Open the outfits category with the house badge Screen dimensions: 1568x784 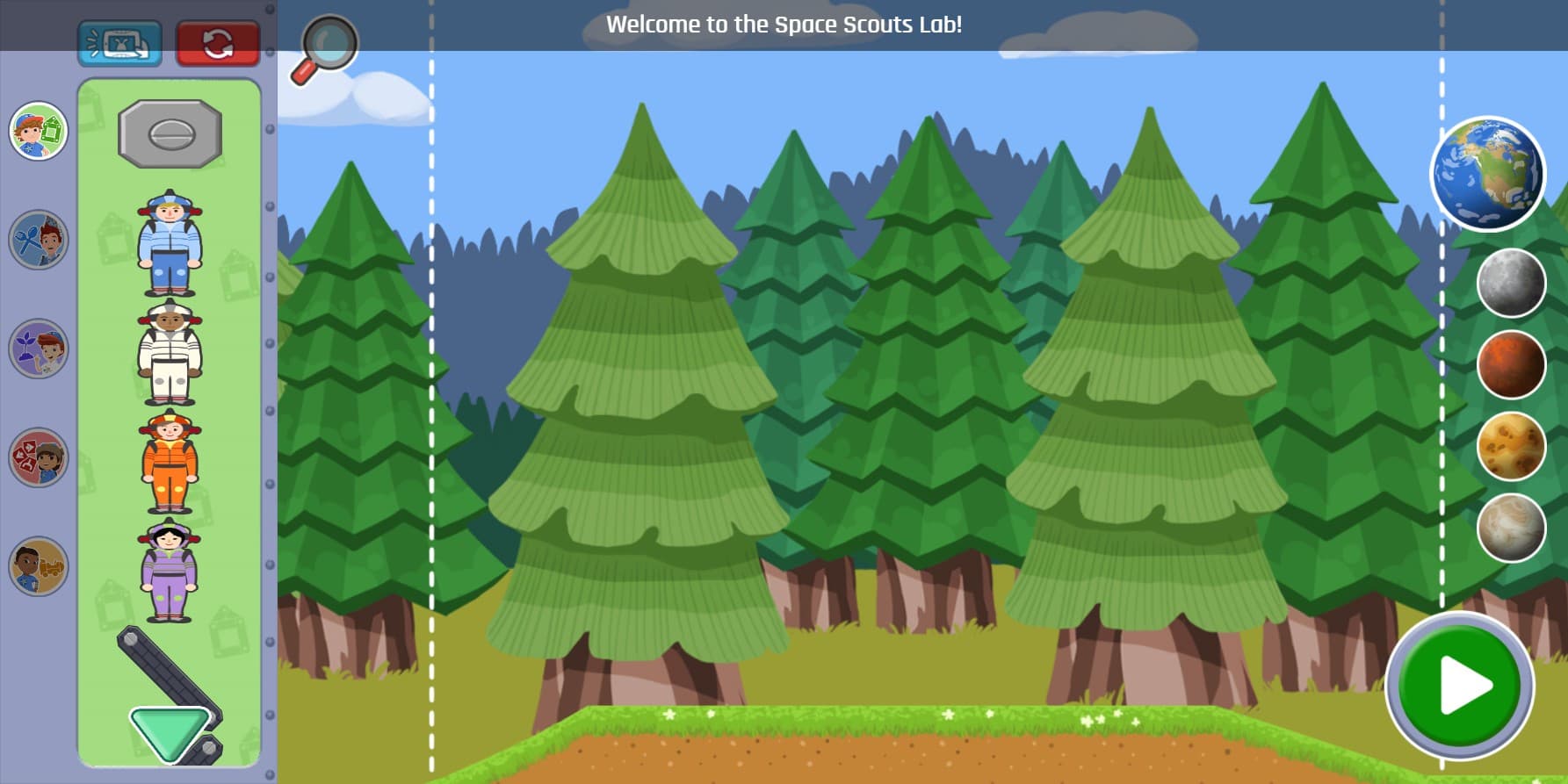pos(38,130)
